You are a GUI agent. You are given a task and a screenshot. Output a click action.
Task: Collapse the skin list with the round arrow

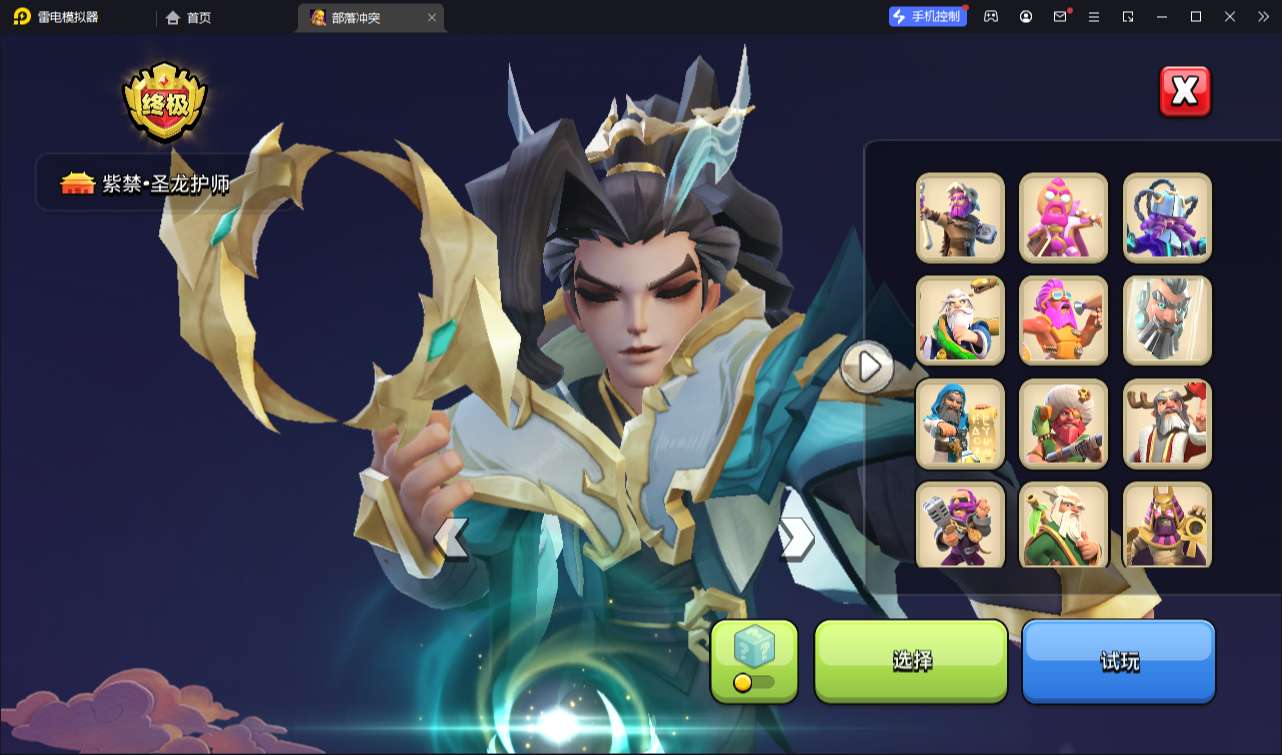tap(867, 367)
